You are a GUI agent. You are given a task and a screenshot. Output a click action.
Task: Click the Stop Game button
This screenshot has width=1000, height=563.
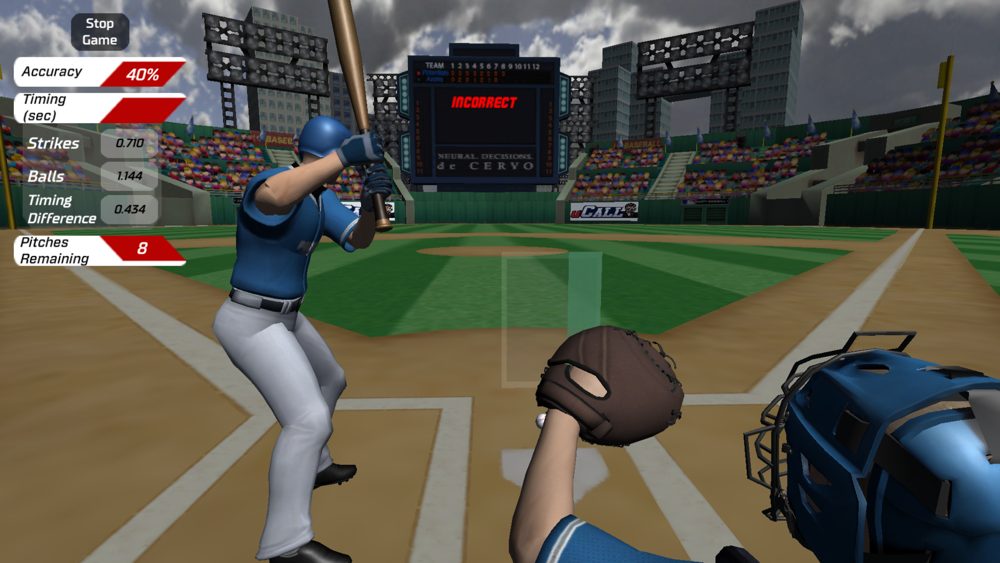click(100, 32)
